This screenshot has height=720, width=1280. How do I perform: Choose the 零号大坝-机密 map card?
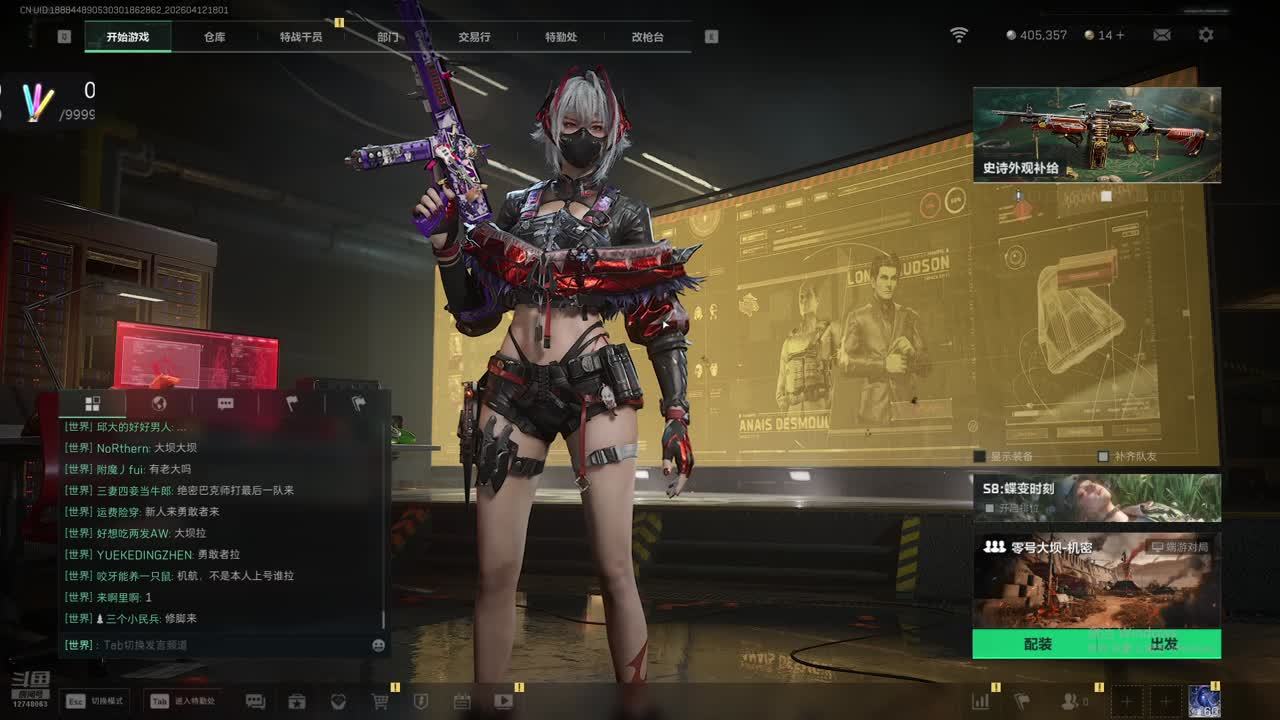(x=1097, y=580)
